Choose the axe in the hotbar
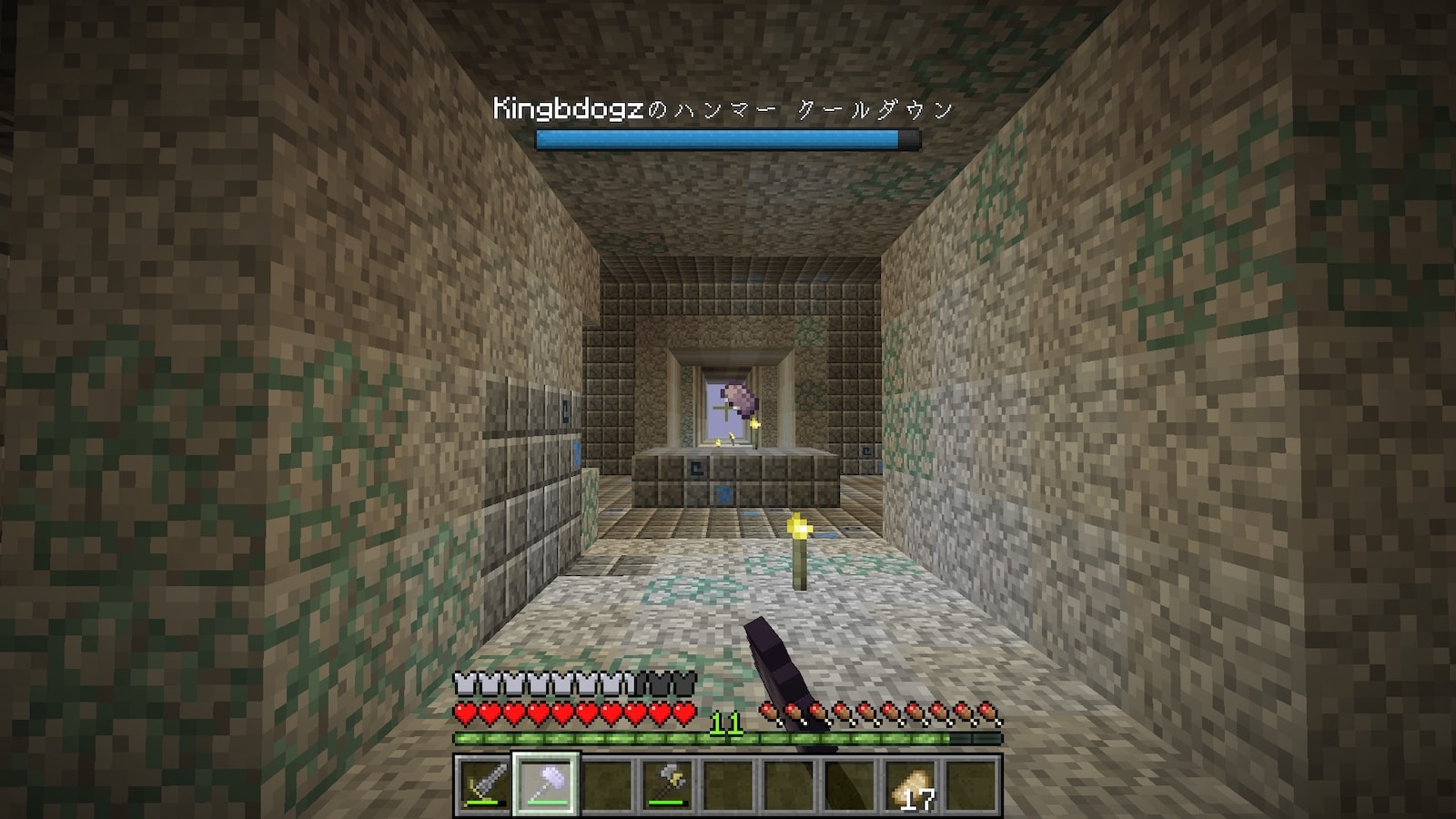The width and height of the screenshot is (1456, 819). 669,784
